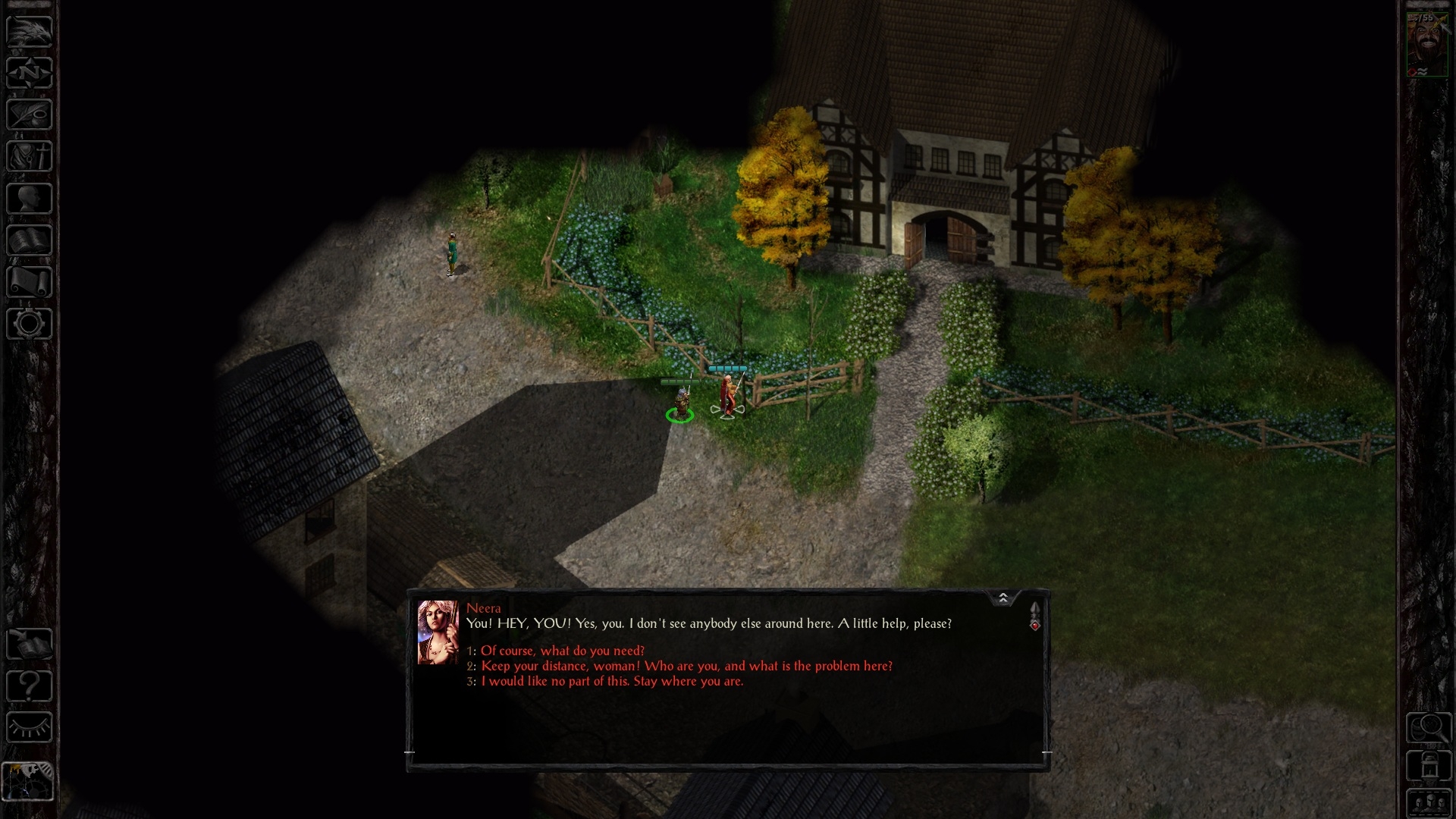Open the area map with the compass icon
The width and height of the screenshot is (1456, 819).
click(30, 73)
